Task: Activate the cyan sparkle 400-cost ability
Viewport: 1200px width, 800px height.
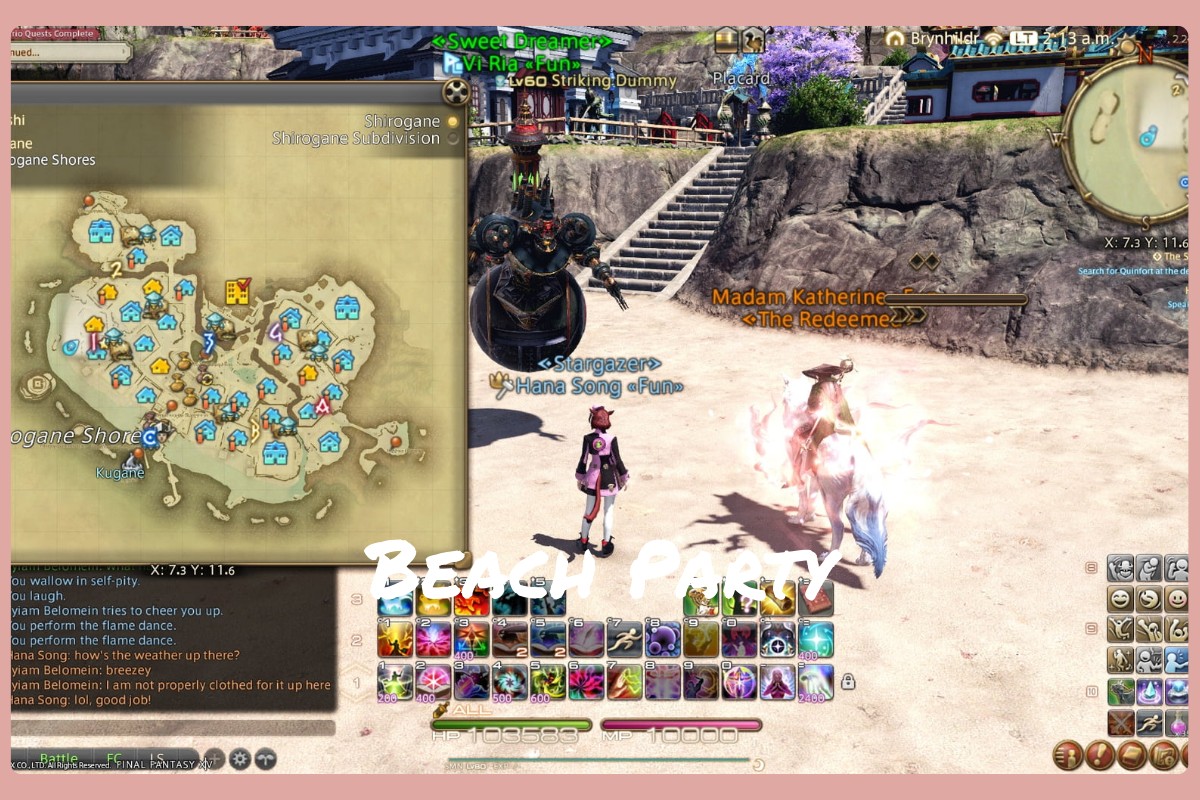Action: 815,638
